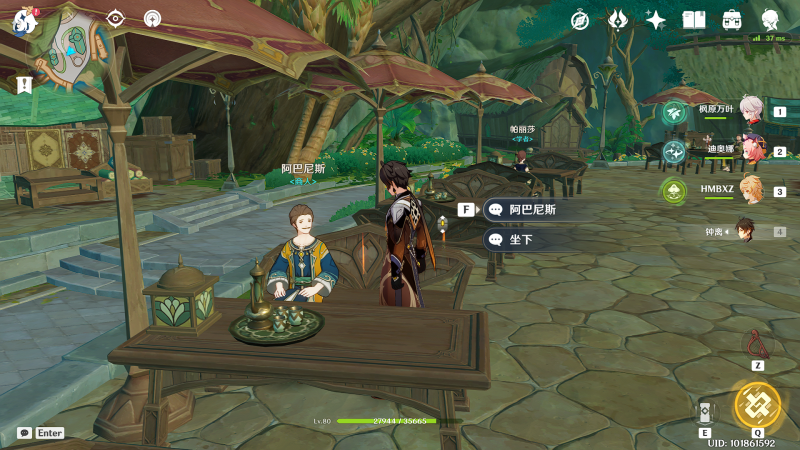Toggle the eye-shaped elemental sight icon

click(116, 18)
